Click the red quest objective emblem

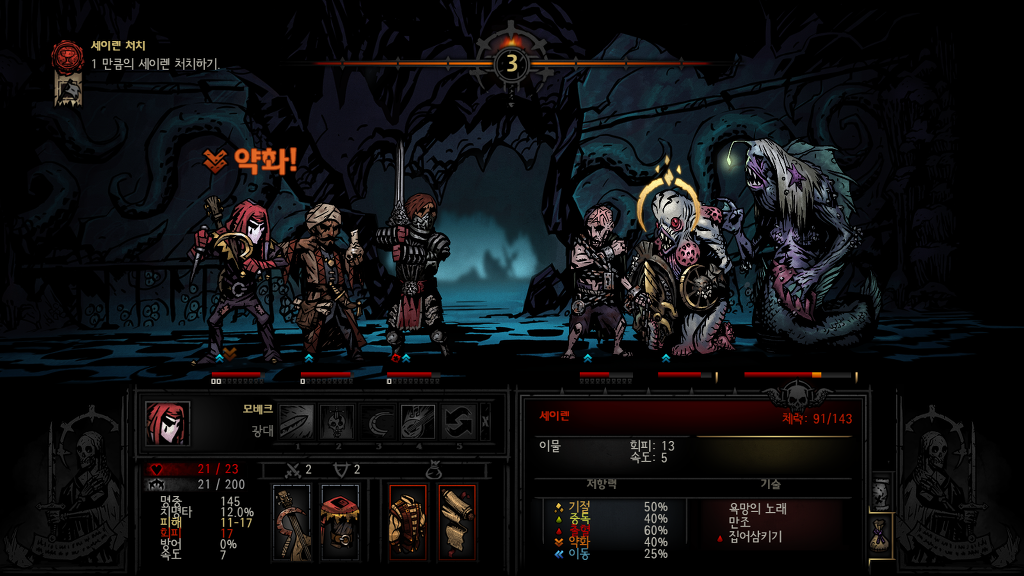pos(68,54)
